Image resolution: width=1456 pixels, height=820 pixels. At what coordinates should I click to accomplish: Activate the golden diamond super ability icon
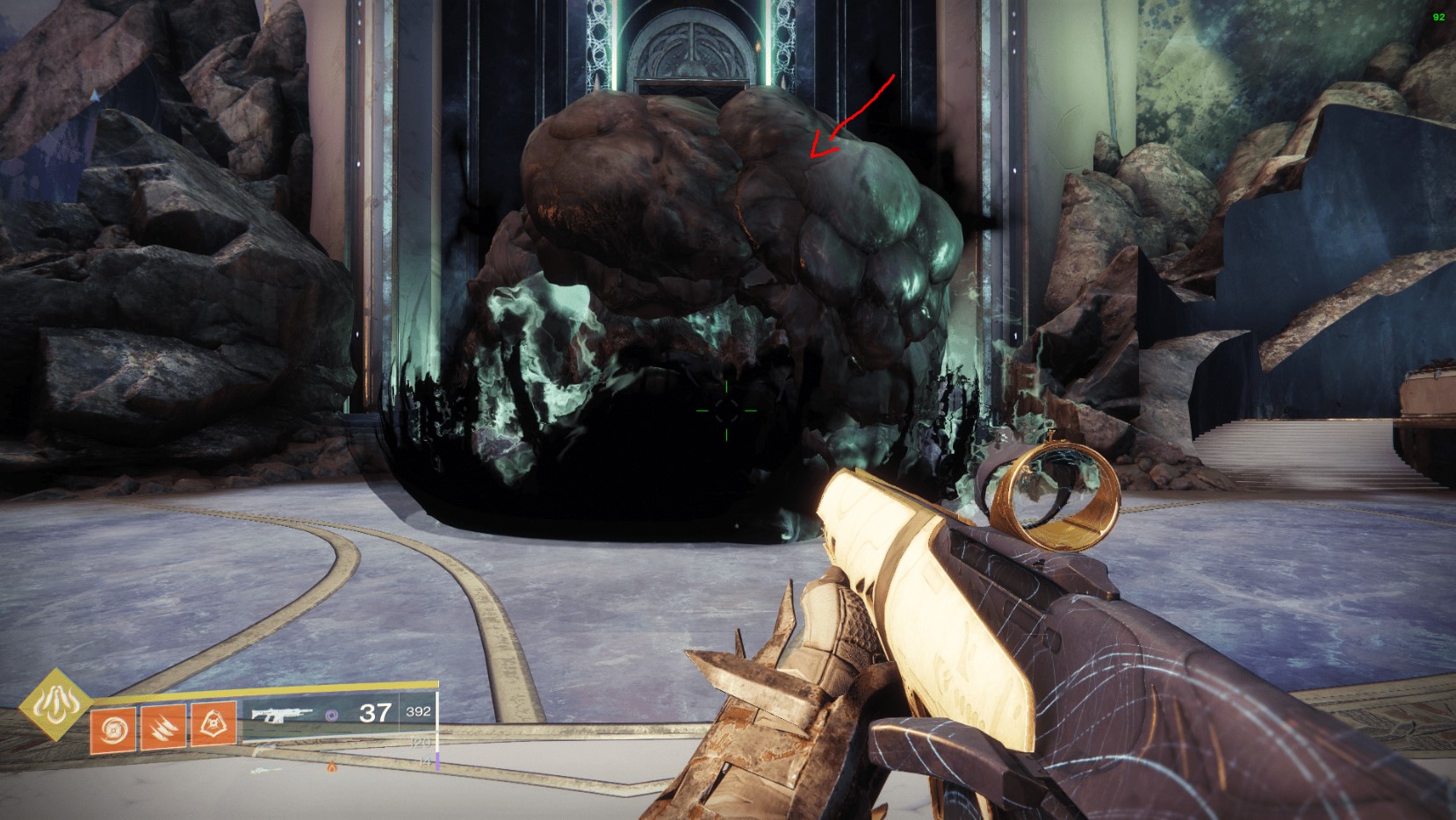click(56, 703)
